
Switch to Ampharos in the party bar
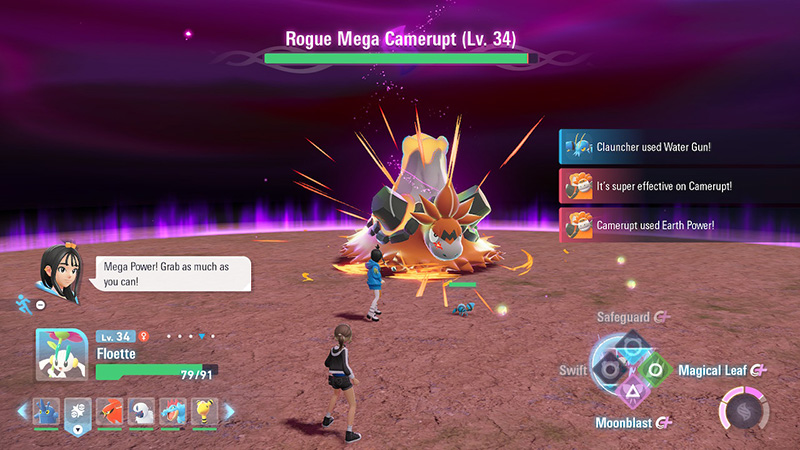[x=205, y=410]
